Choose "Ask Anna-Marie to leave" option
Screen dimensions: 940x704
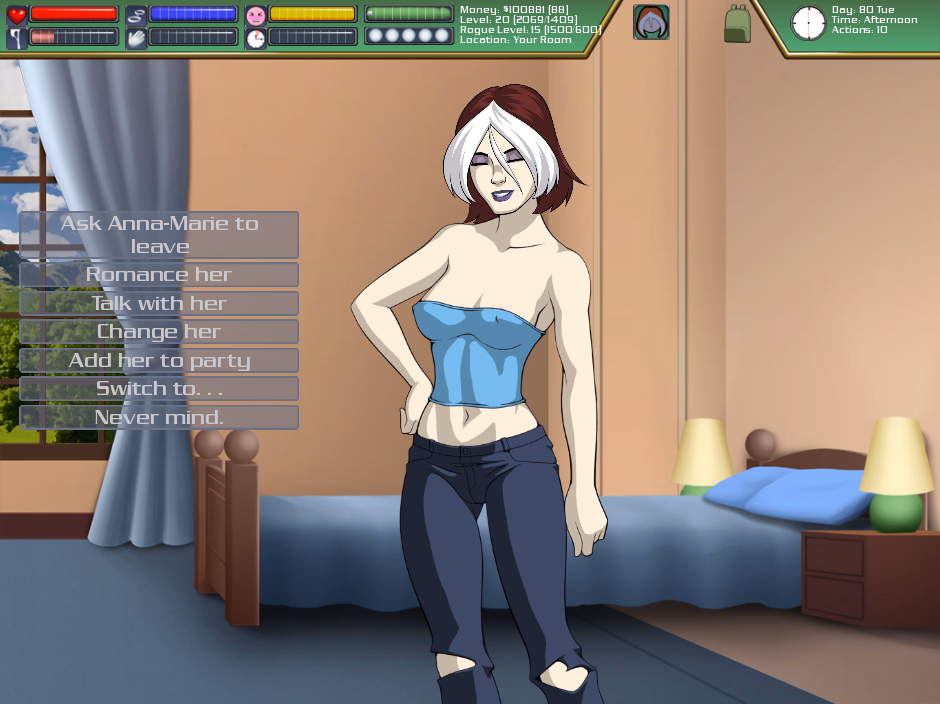(x=159, y=235)
